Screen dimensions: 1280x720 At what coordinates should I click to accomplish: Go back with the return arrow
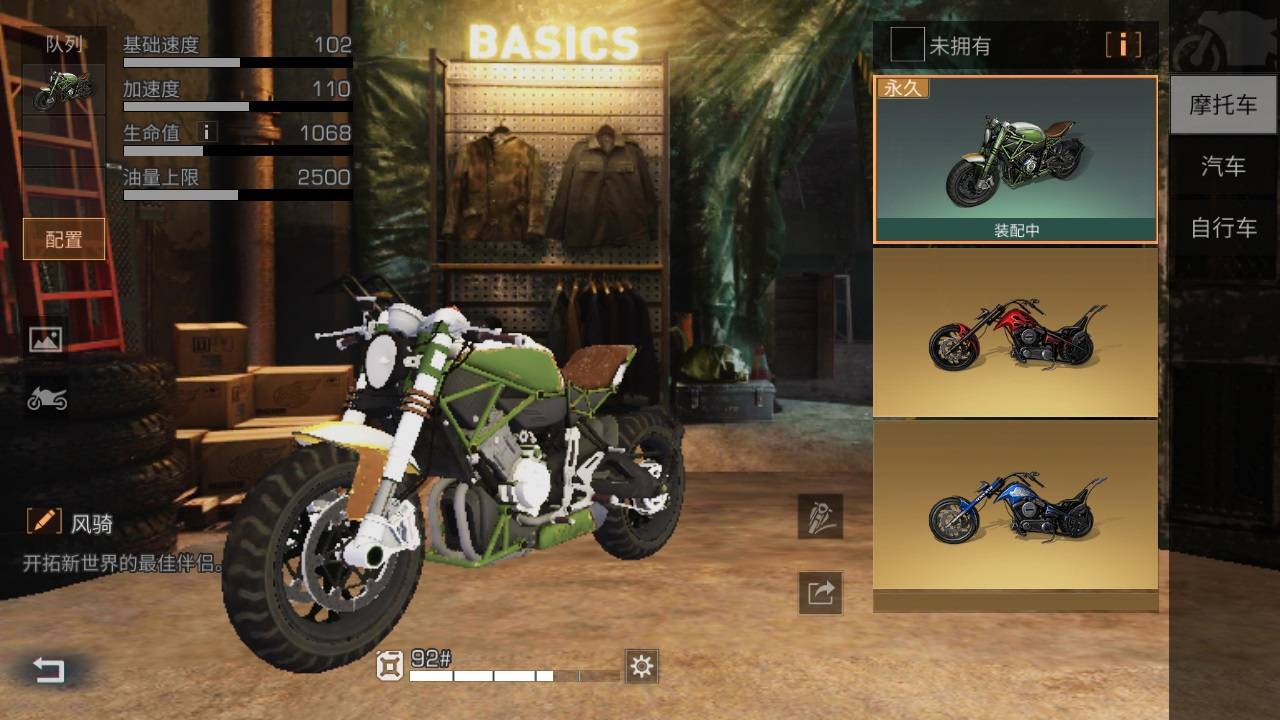point(48,669)
